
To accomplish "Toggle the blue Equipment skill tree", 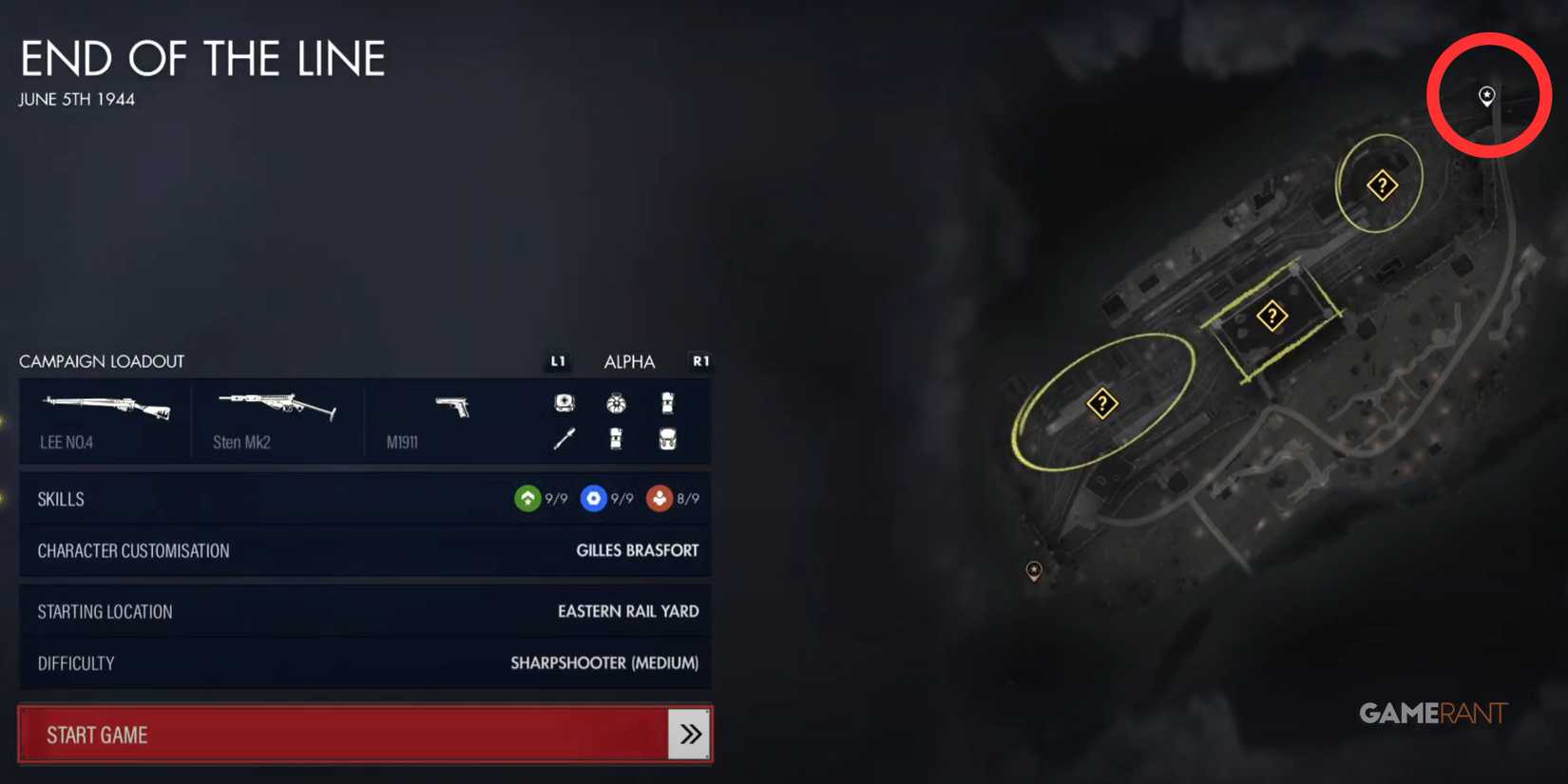I will point(593,498).
